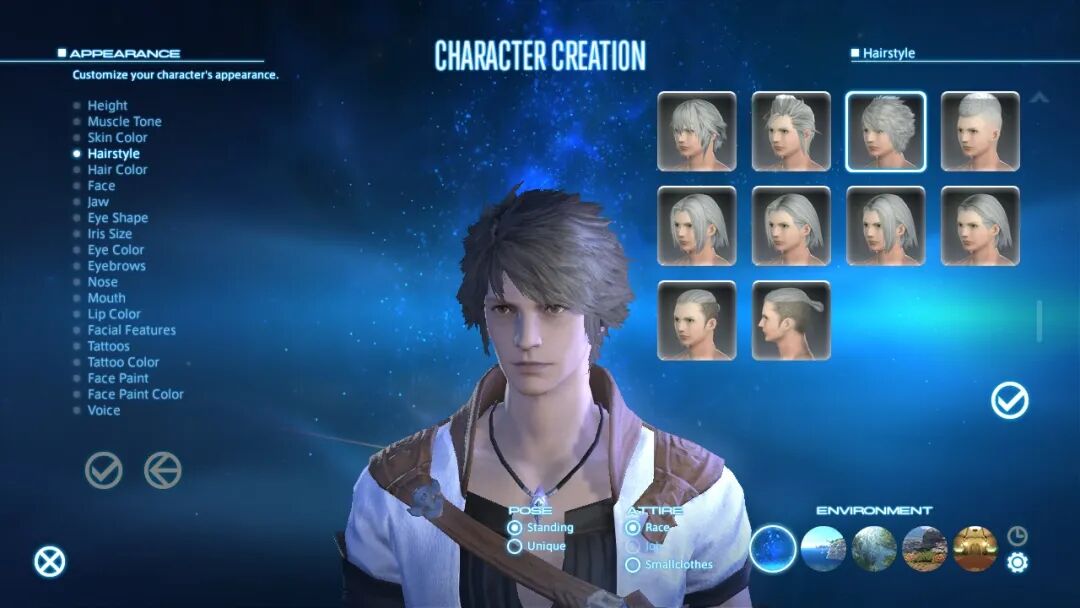
Task: Open the Voice setting
Action: pyautogui.click(x=103, y=410)
